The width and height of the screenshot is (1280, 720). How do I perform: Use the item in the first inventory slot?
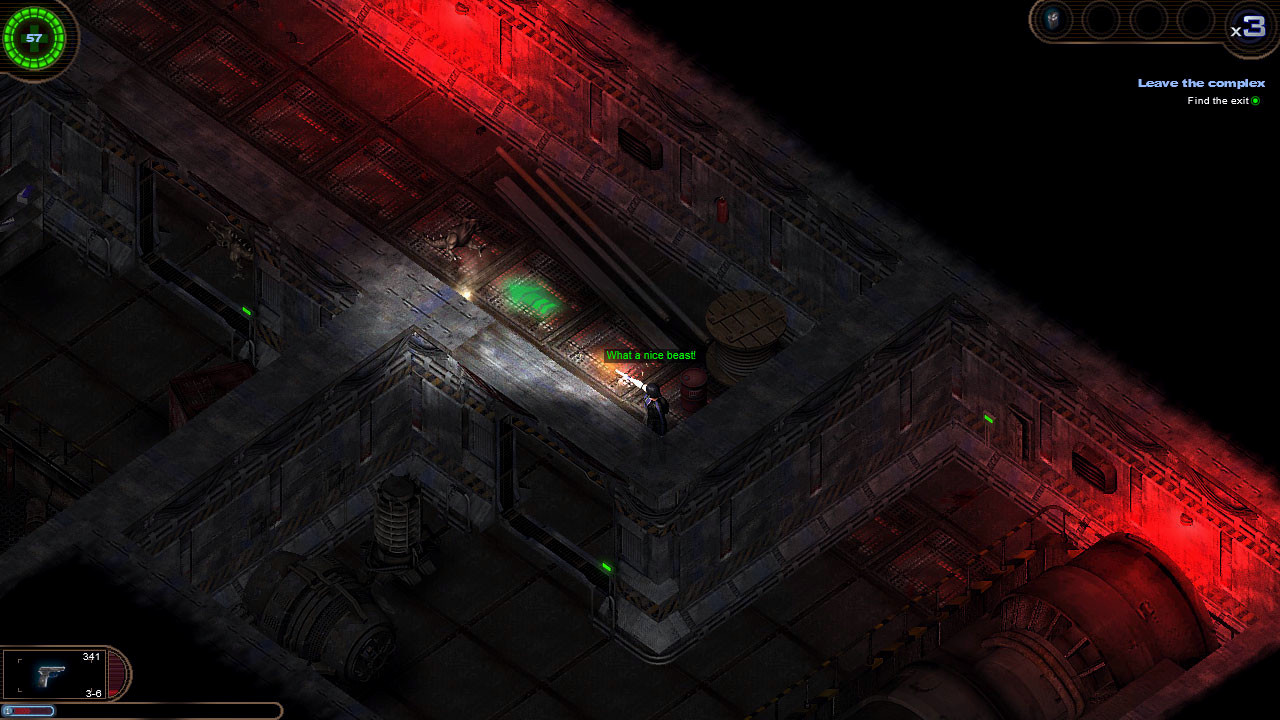1053,18
